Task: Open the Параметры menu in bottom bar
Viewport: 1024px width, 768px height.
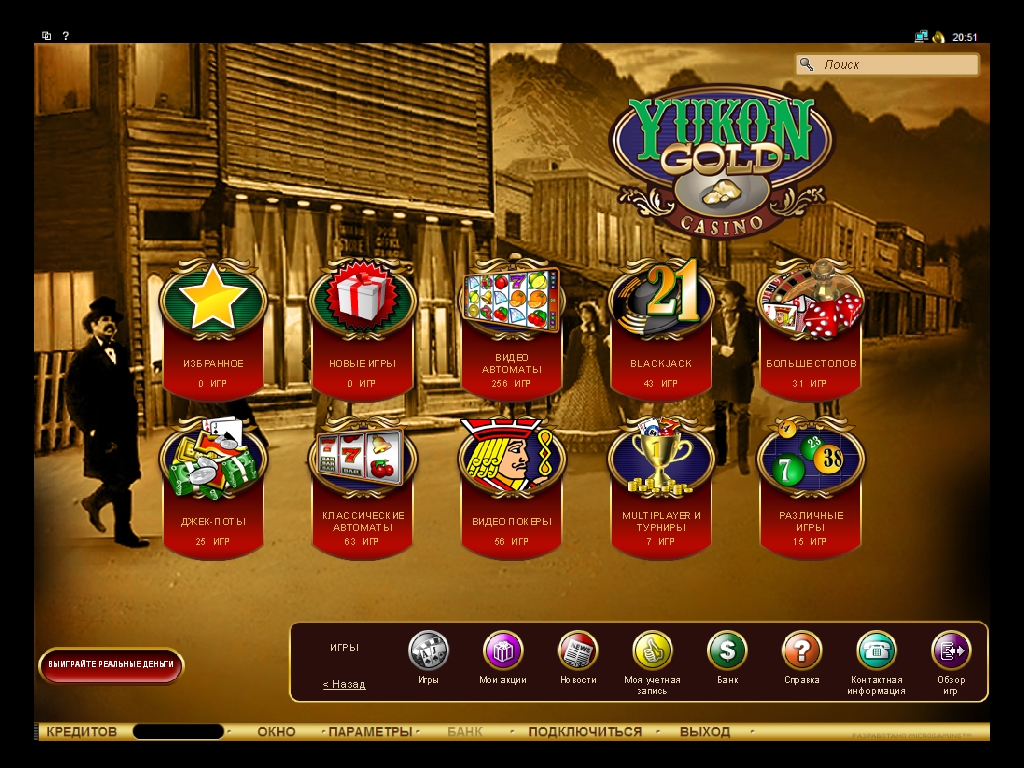Action: click(x=370, y=732)
